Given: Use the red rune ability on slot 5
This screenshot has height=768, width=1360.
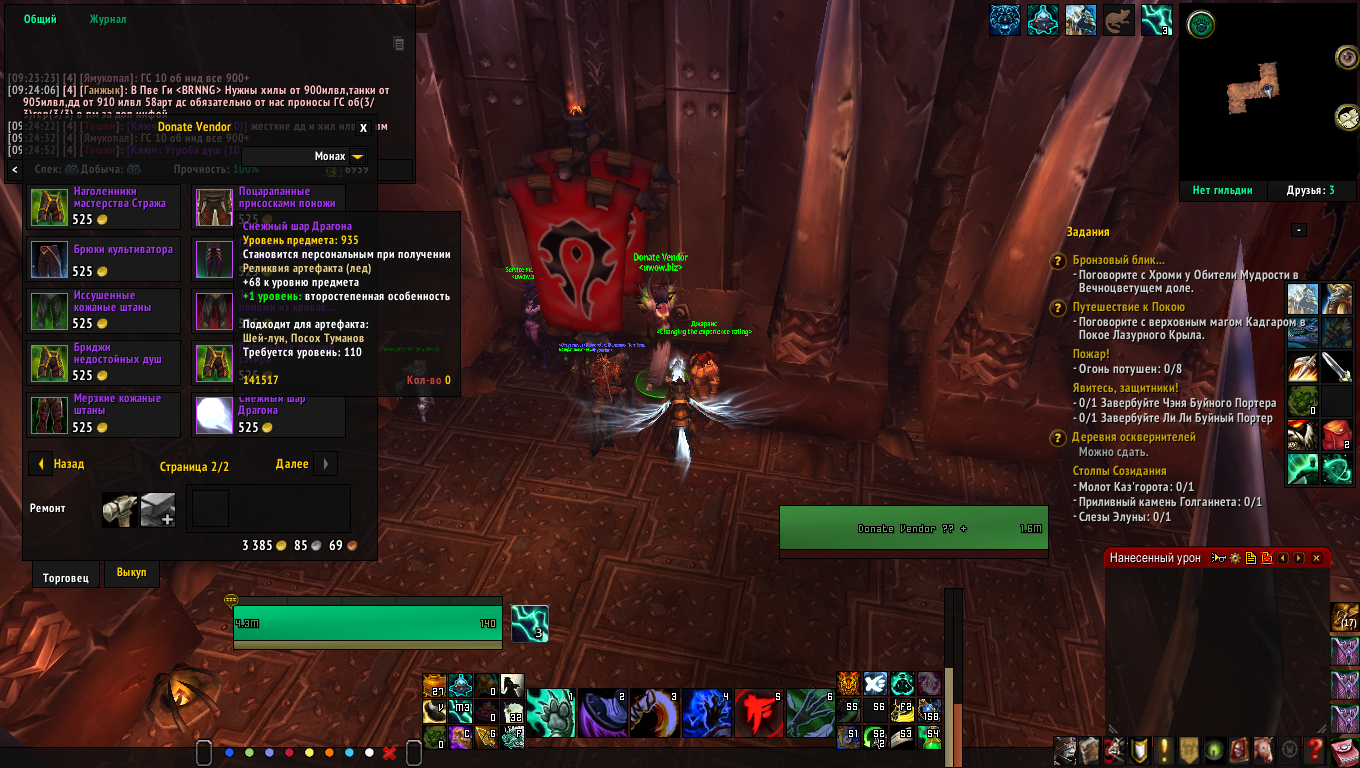Looking at the screenshot, I should tap(759, 713).
